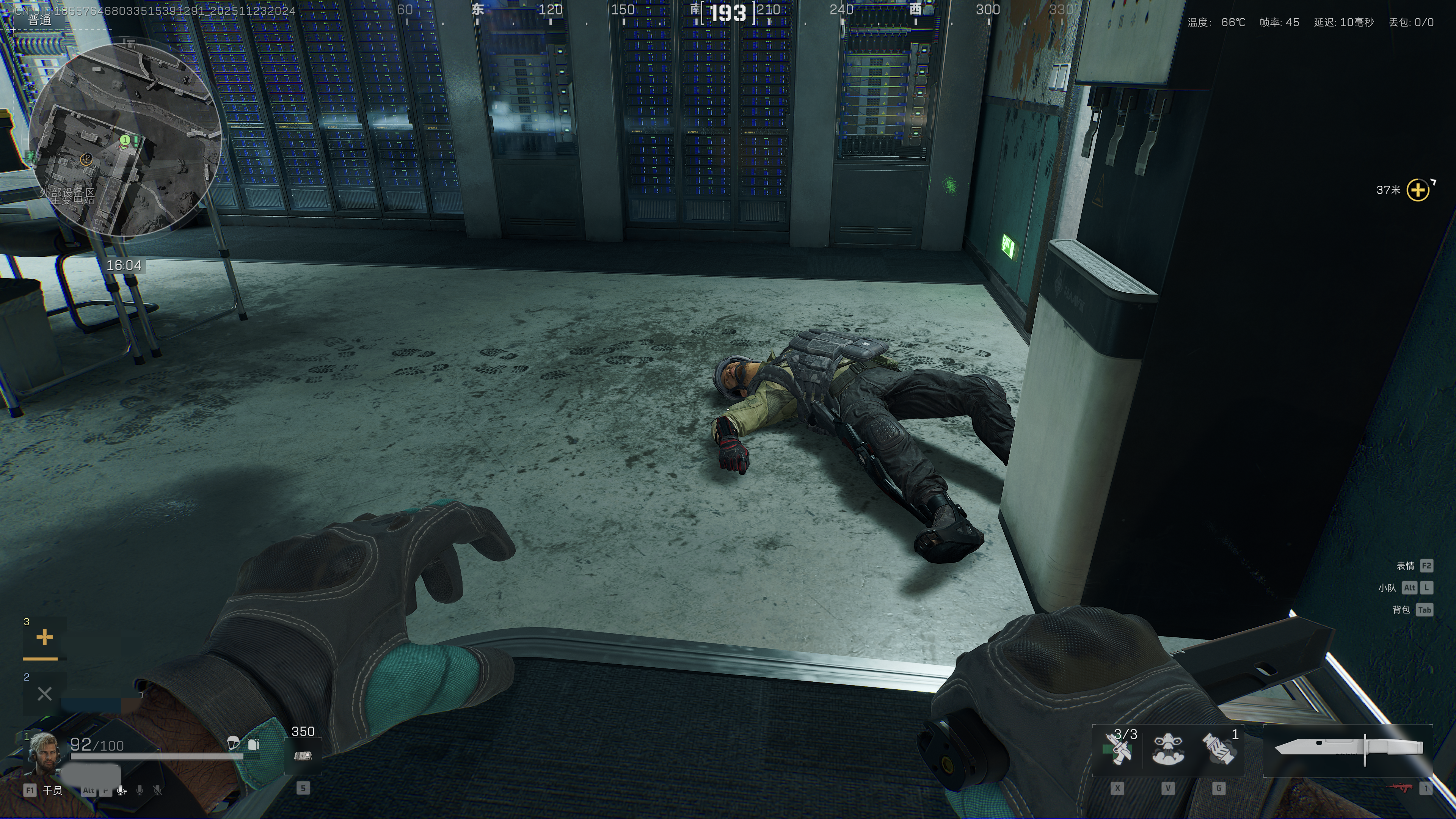1456x819 pixels.
Task: Toggle the muted microphone icon
Action: [x=158, y=790]
